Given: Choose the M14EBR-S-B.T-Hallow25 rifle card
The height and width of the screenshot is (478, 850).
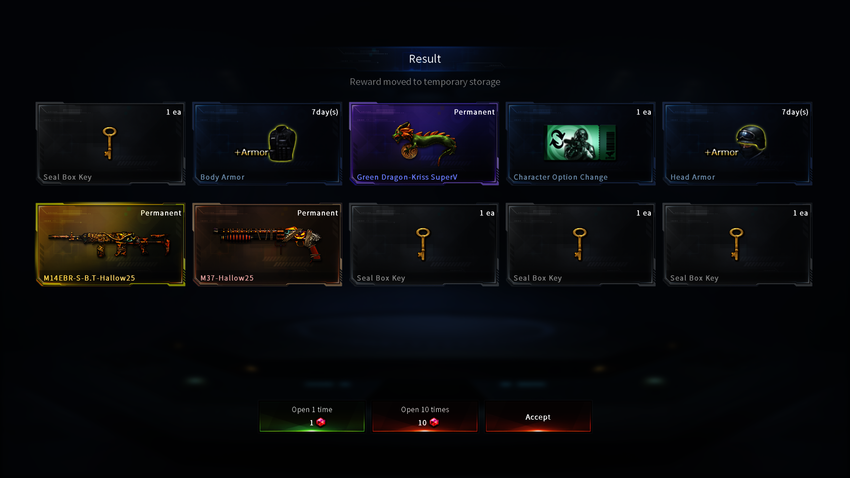Looking at the screenshot, I should pos(110,245).
